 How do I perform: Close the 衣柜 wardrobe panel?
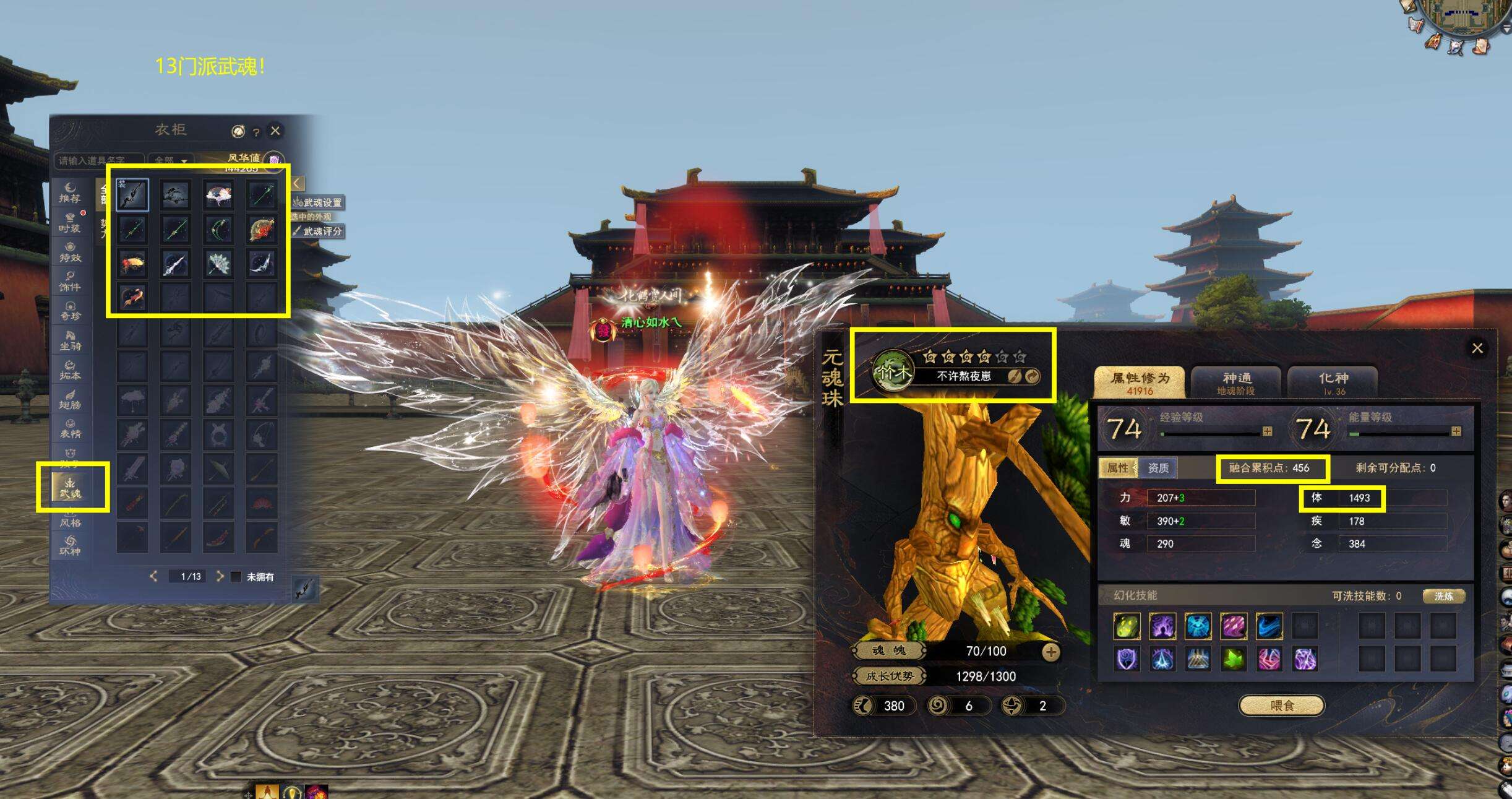pos(275,131)
